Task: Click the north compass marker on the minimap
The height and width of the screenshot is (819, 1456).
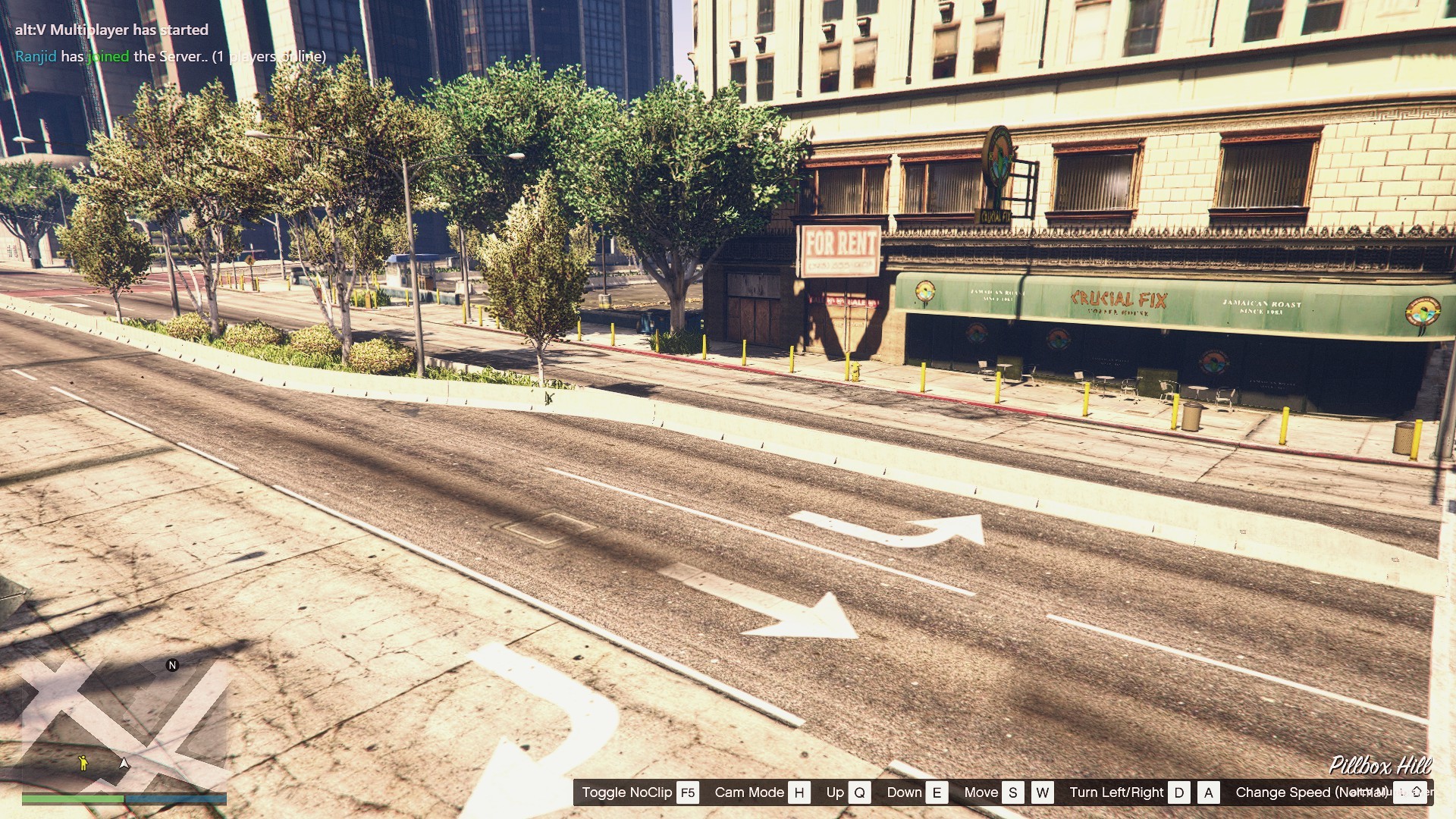Action: point(172,665)
